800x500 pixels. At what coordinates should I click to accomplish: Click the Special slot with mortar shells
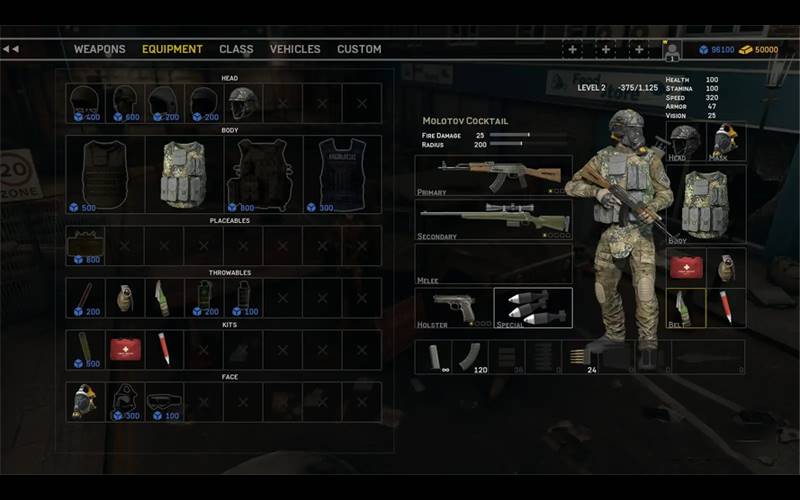pos(533,308)
